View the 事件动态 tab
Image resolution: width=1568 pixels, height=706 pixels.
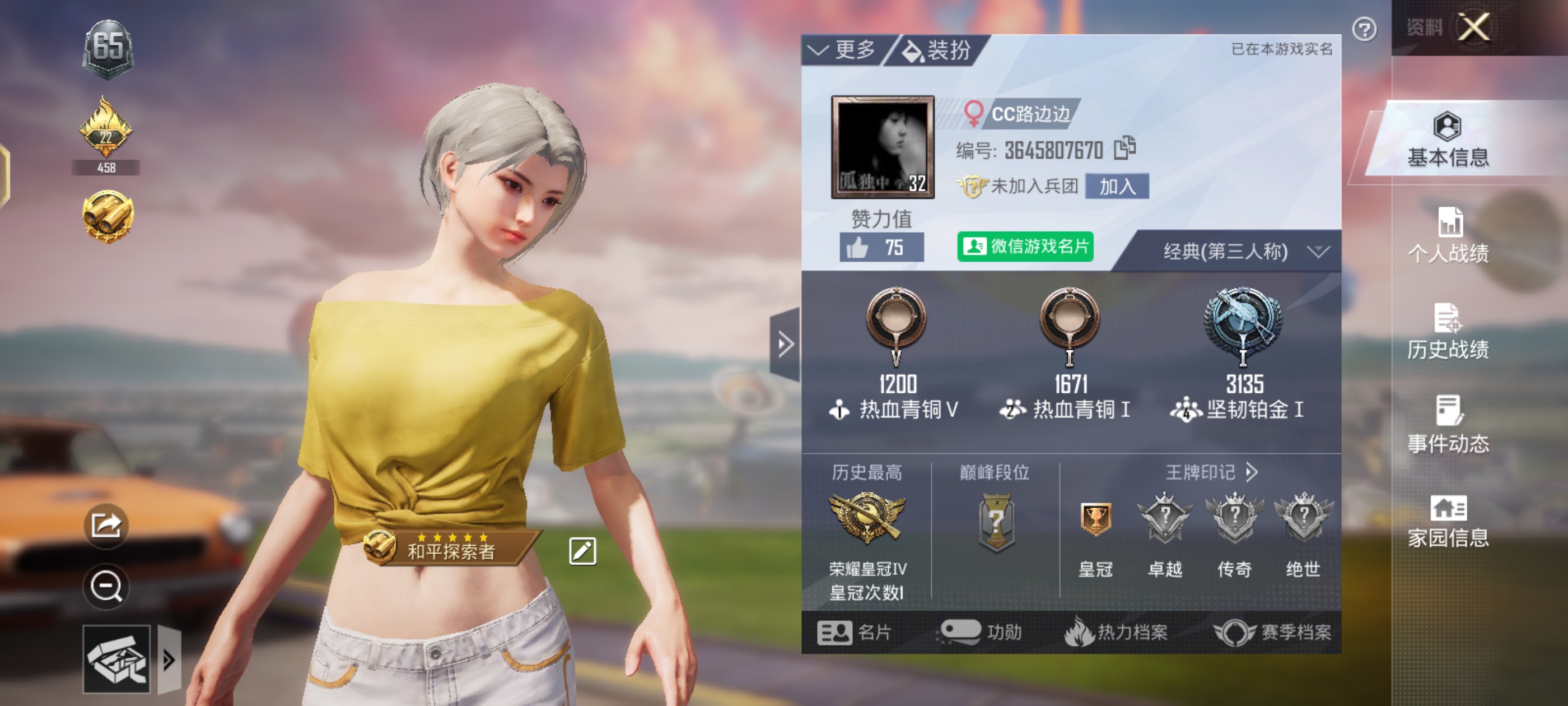tap(1448, 426)
